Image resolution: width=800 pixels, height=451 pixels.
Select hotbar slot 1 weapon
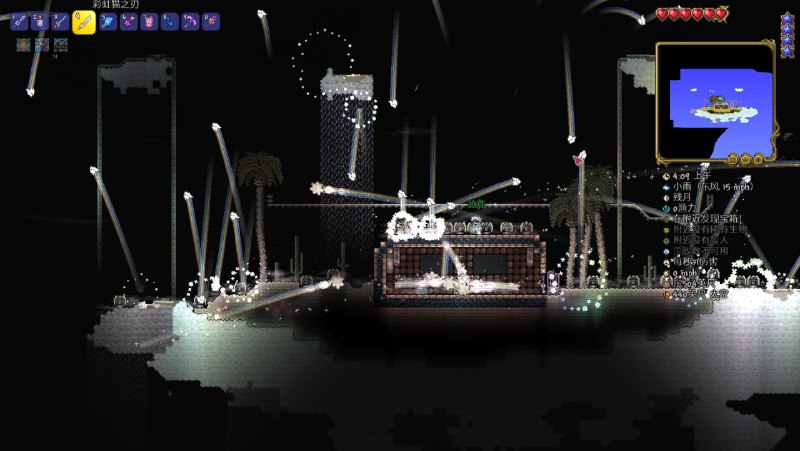tap(19, 21)
